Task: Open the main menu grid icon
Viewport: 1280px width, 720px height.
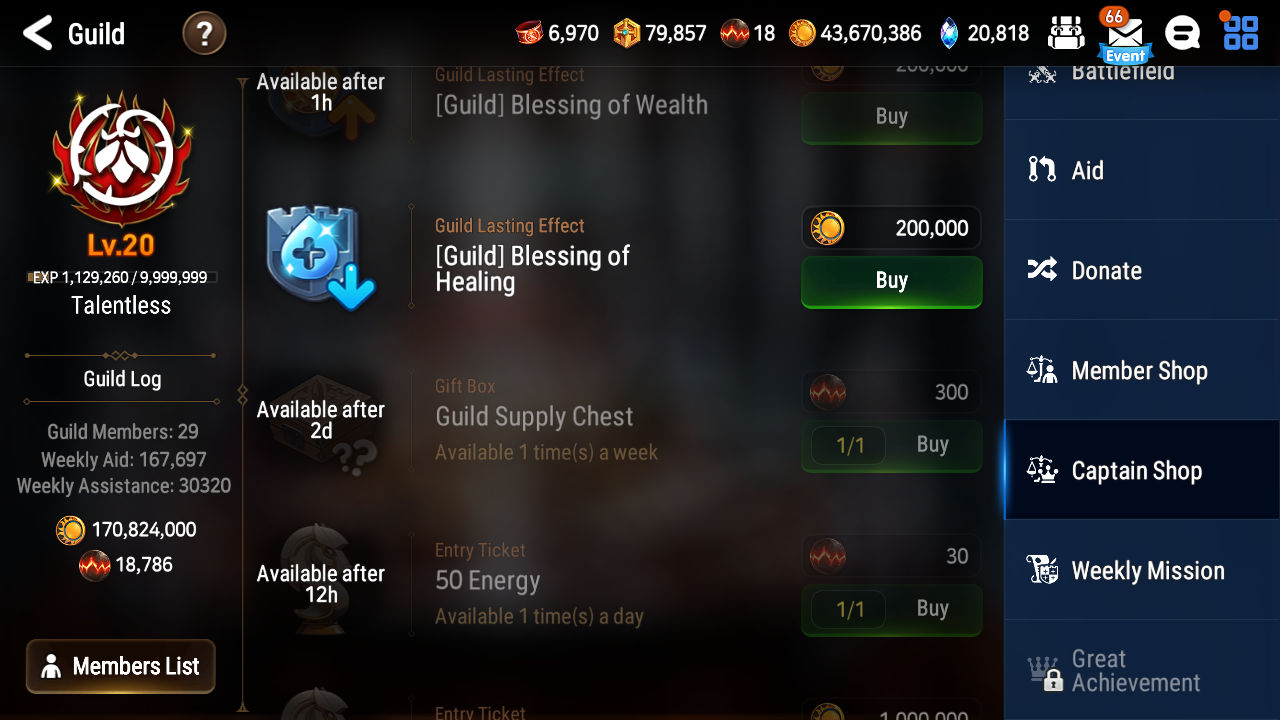Action: pos(1239,32)
